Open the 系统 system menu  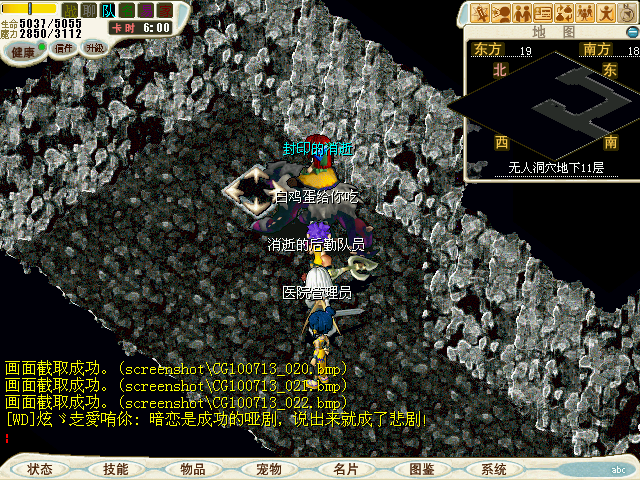click(x=494, y=468)
